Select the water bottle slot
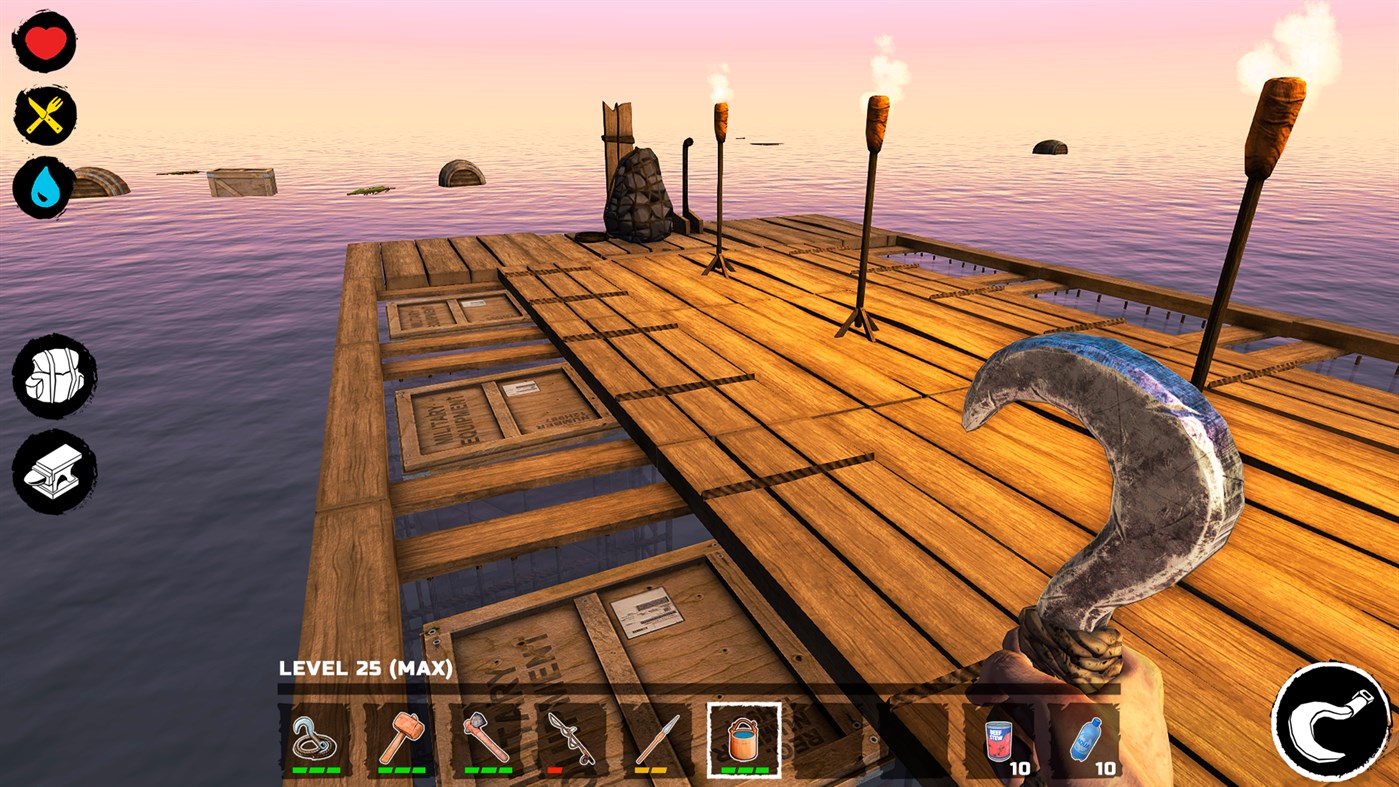This screenshot has height=787, width=1399. click(x=1084, y=740)
